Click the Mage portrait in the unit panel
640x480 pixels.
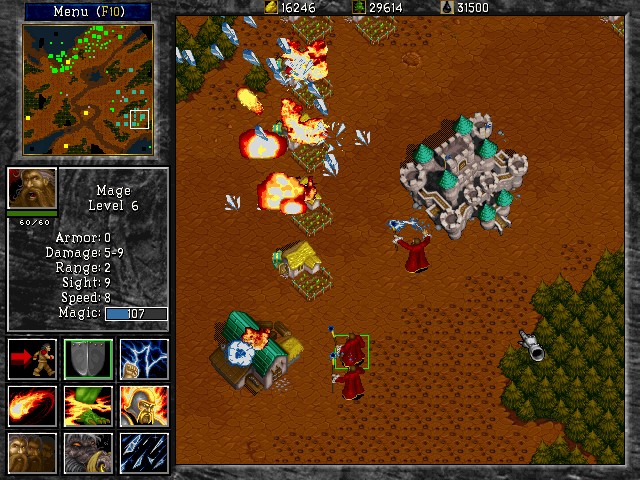(x=32, y=188)
